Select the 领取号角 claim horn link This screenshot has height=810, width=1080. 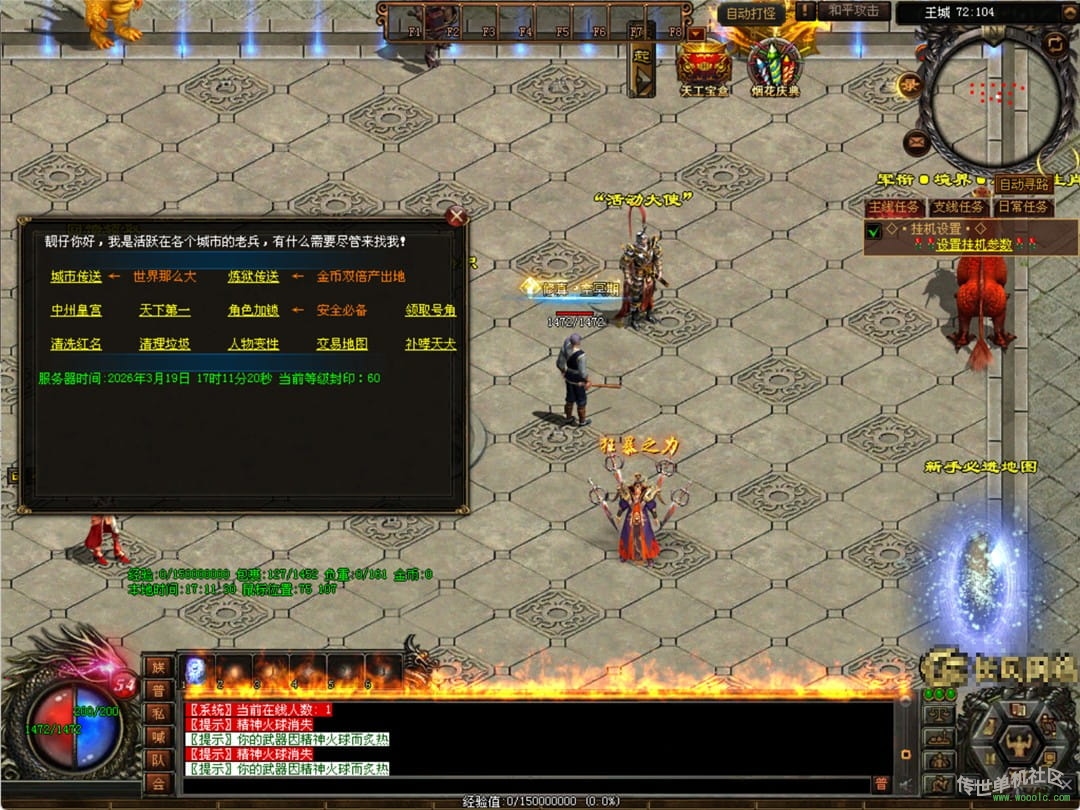[x=430, y=310]
